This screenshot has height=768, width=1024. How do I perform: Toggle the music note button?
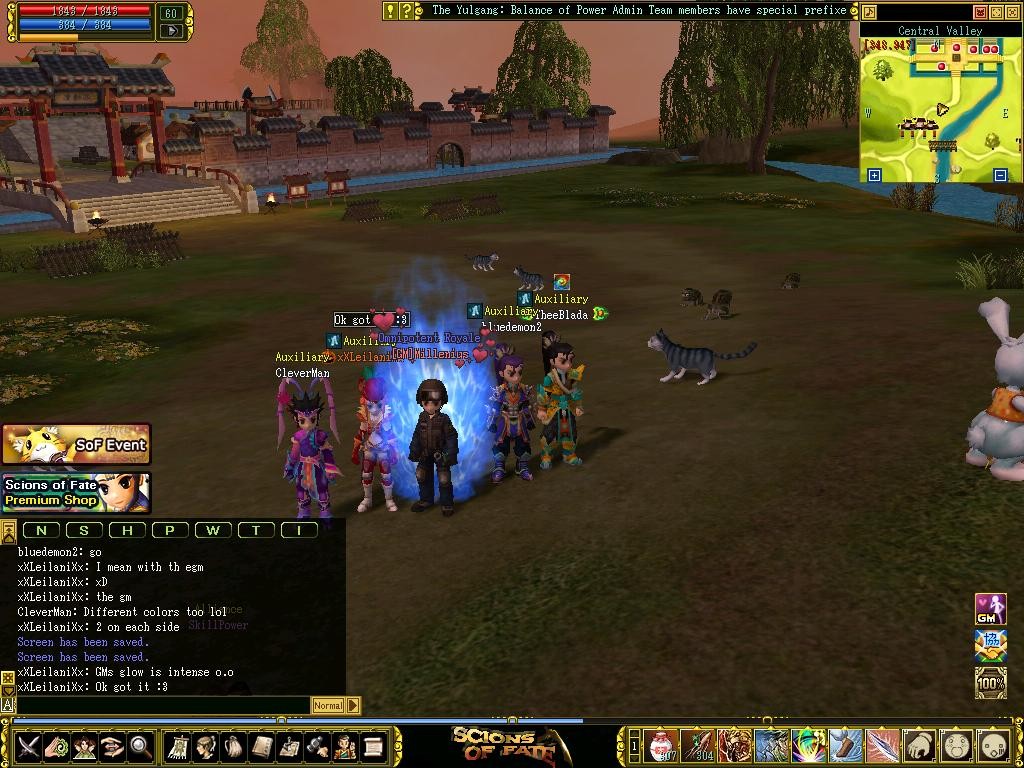pyautogui.click(x=869, y=12)
